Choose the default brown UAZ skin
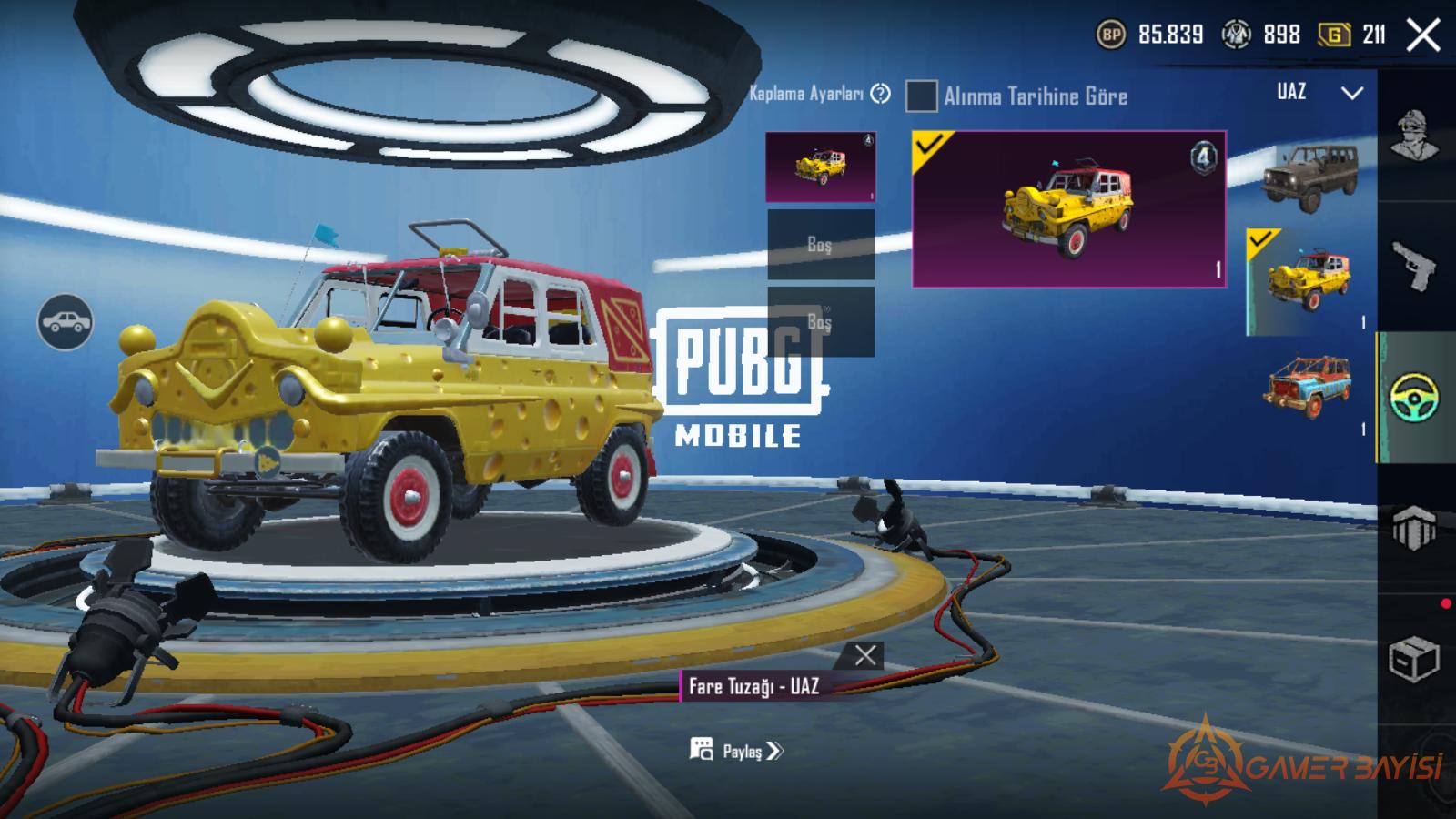This screenshot has width=1456, height=819. 1310,173
